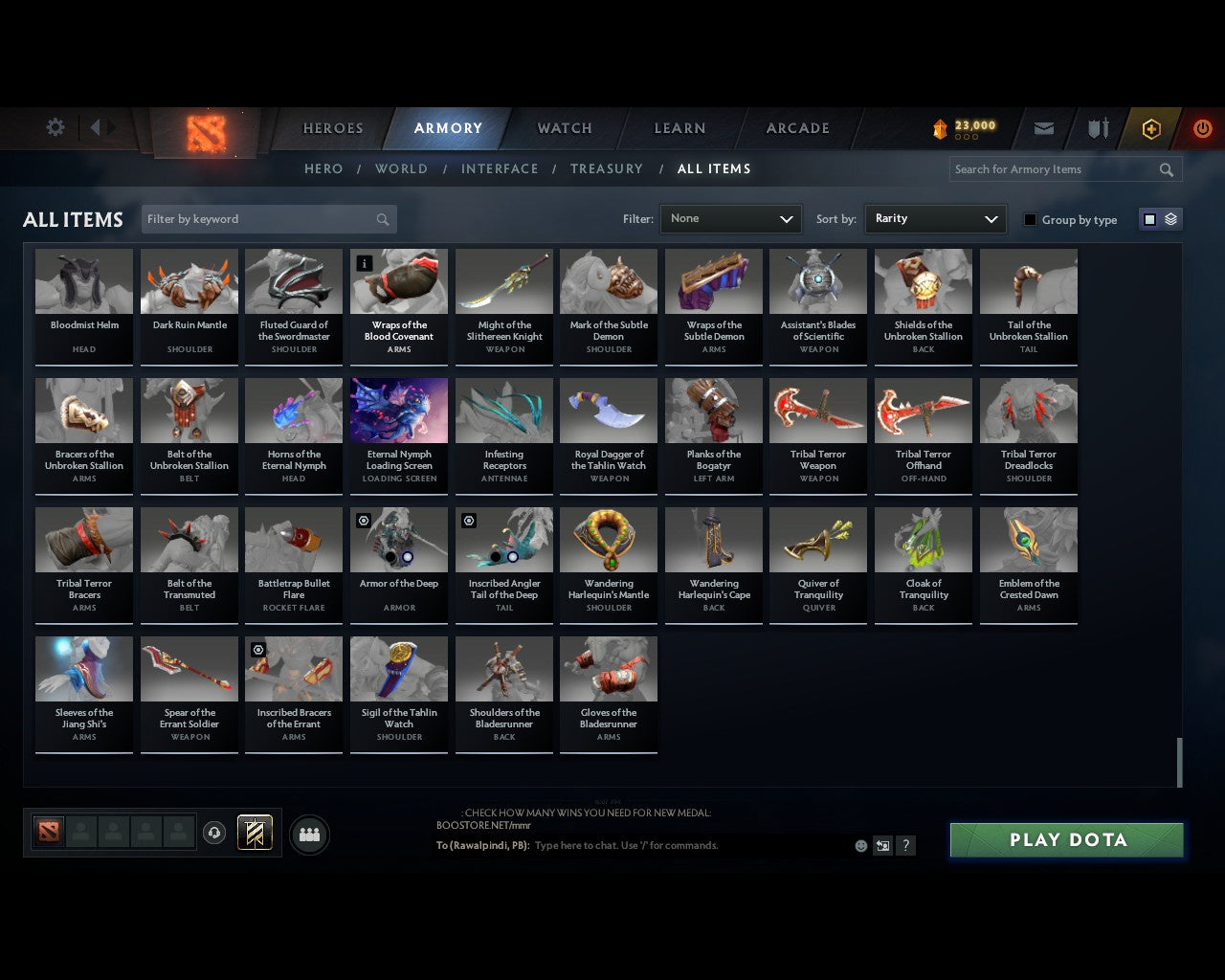Switch to grid view layout toggle
Image resolution: width=1225 pixels, height=980 pixels.
click(x=1148, y=218)
